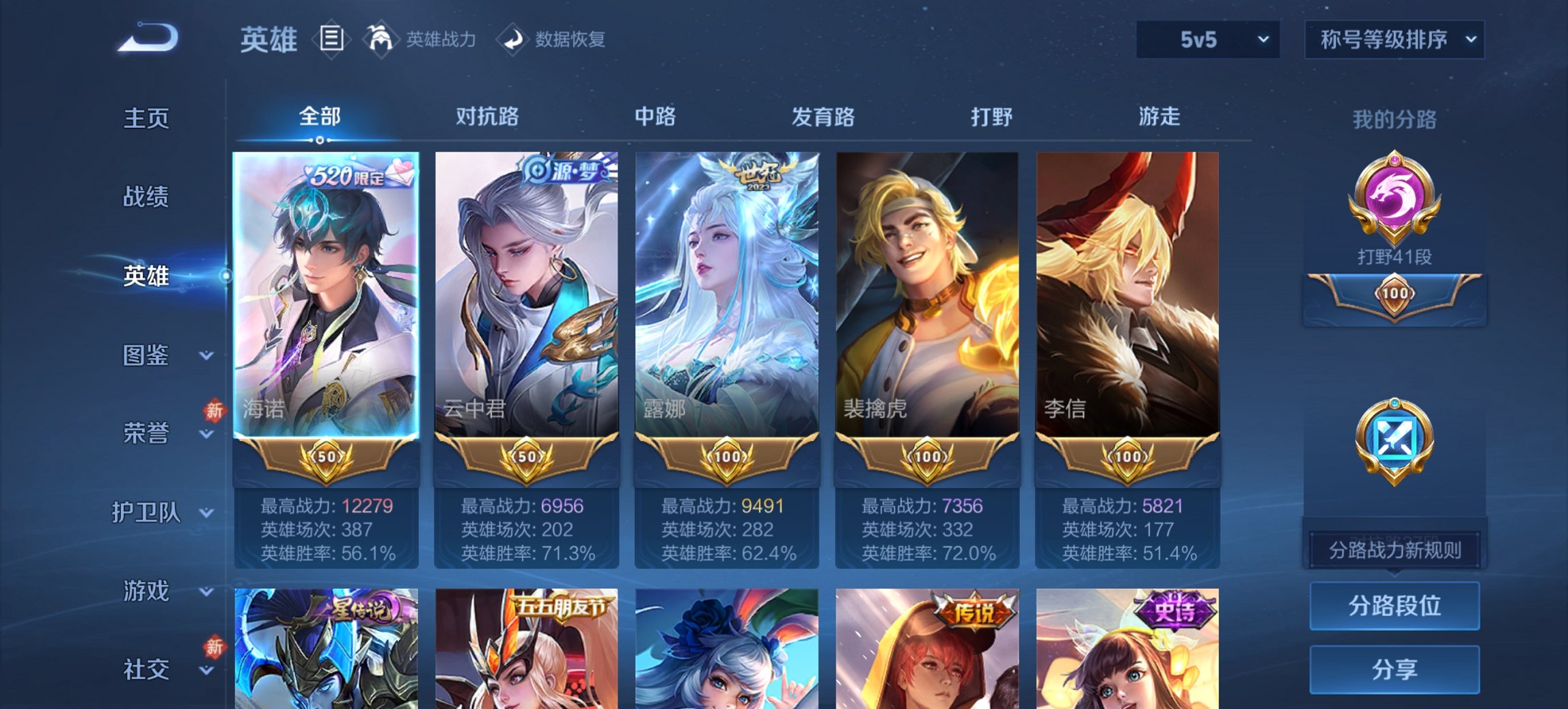
Task: Click the 分路段位 button
Action: point(1394,607)
